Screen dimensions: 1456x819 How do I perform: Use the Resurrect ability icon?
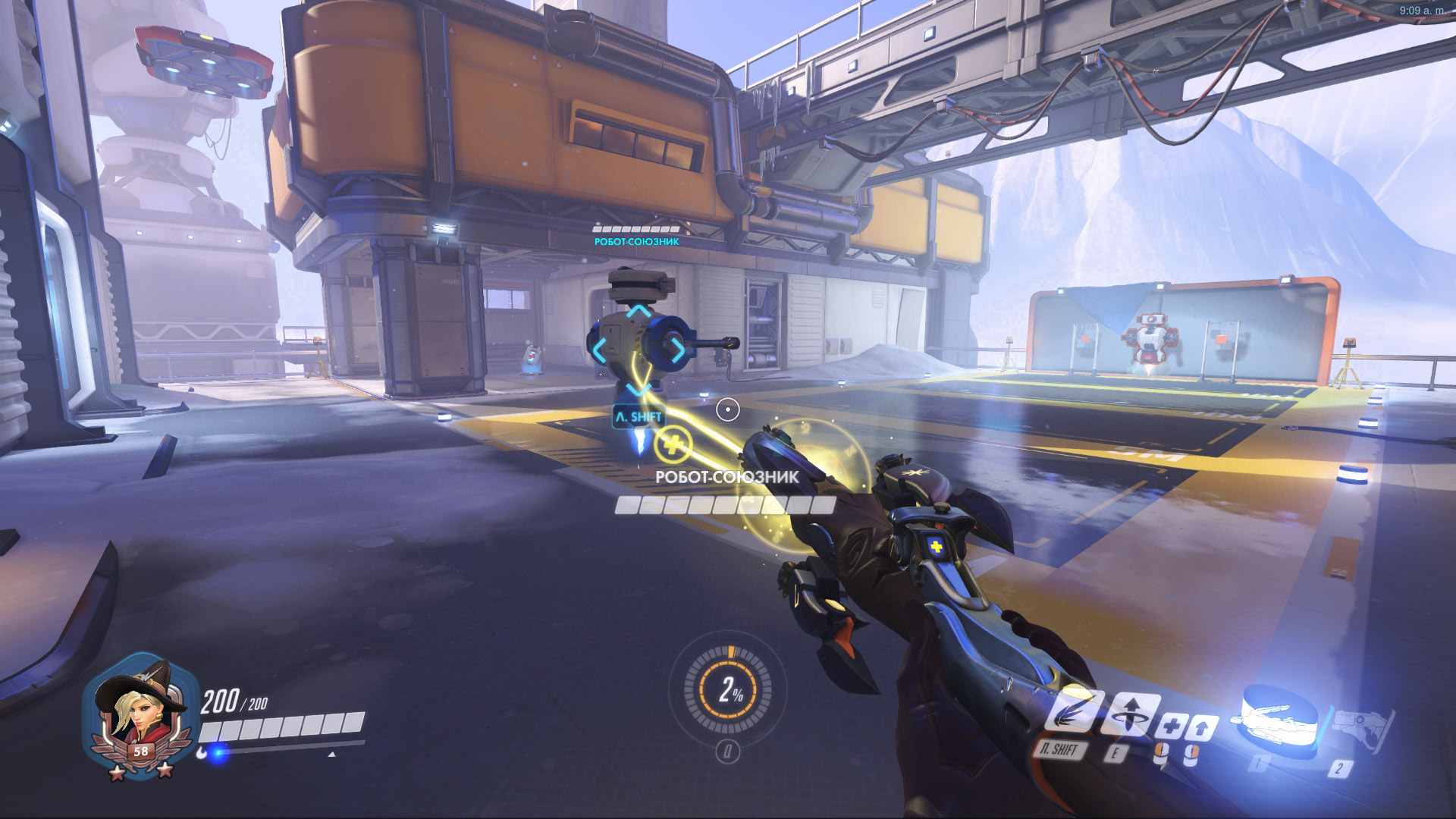point(1131,714)
